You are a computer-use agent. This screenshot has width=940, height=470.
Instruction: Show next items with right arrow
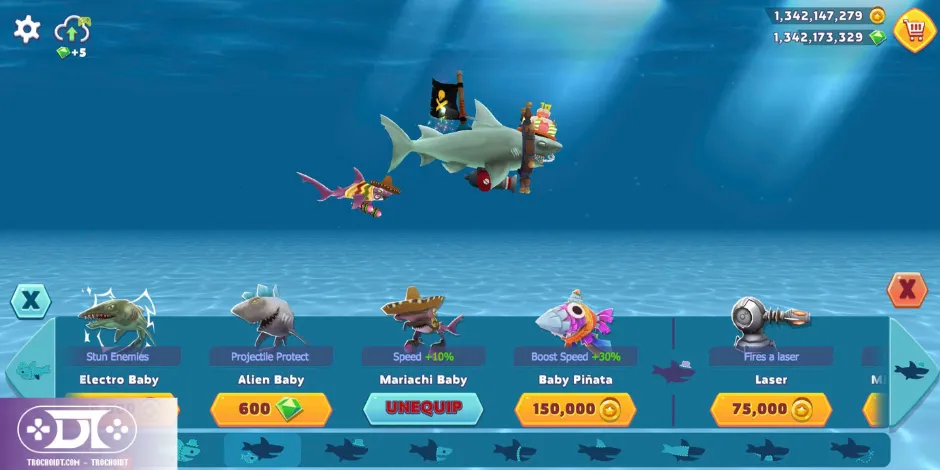click(x=912, y=371)
